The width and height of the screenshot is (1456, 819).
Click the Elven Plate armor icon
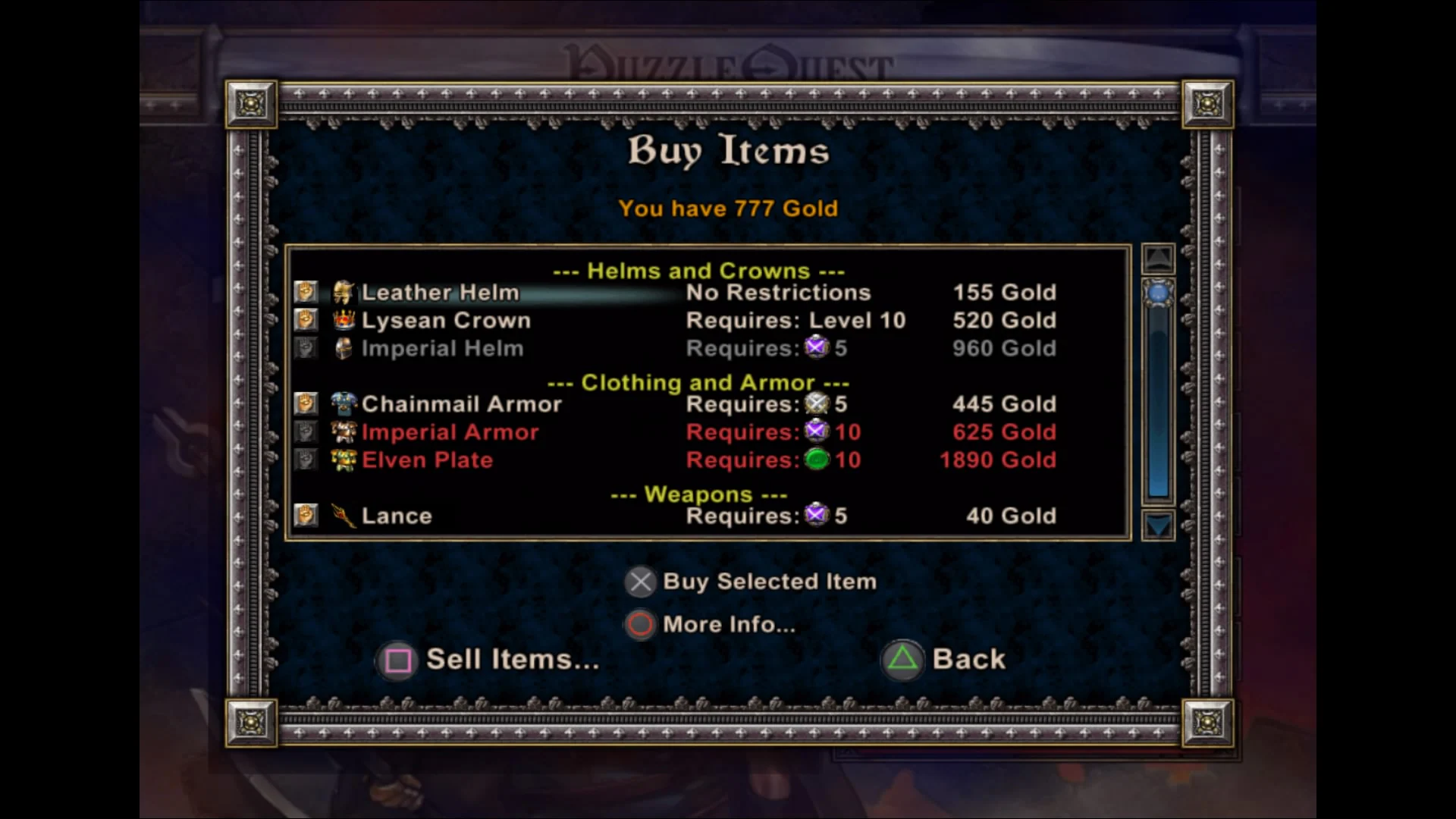[x=343, y=460]
